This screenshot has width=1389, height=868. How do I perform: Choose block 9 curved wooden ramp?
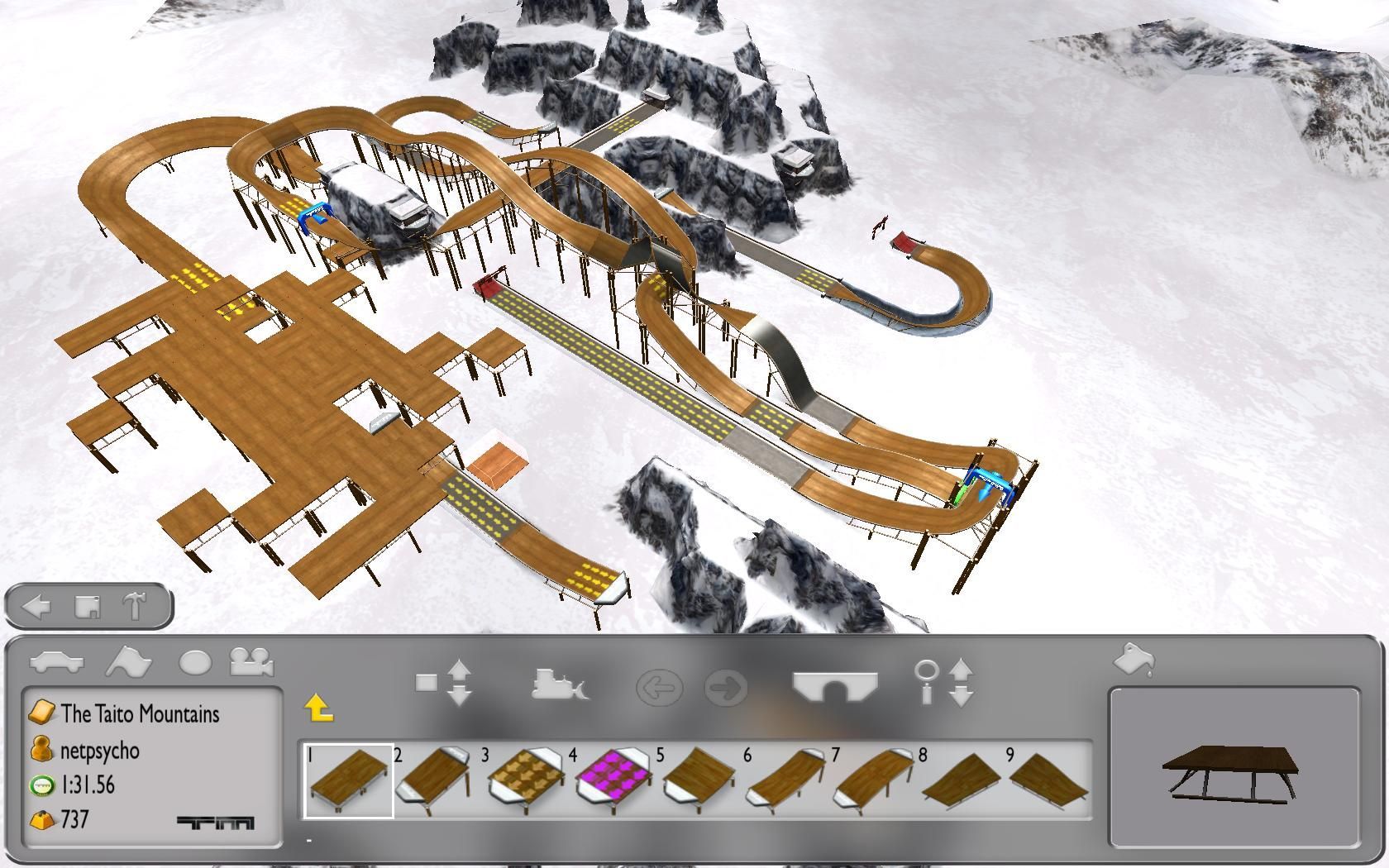coord(1048,781)
